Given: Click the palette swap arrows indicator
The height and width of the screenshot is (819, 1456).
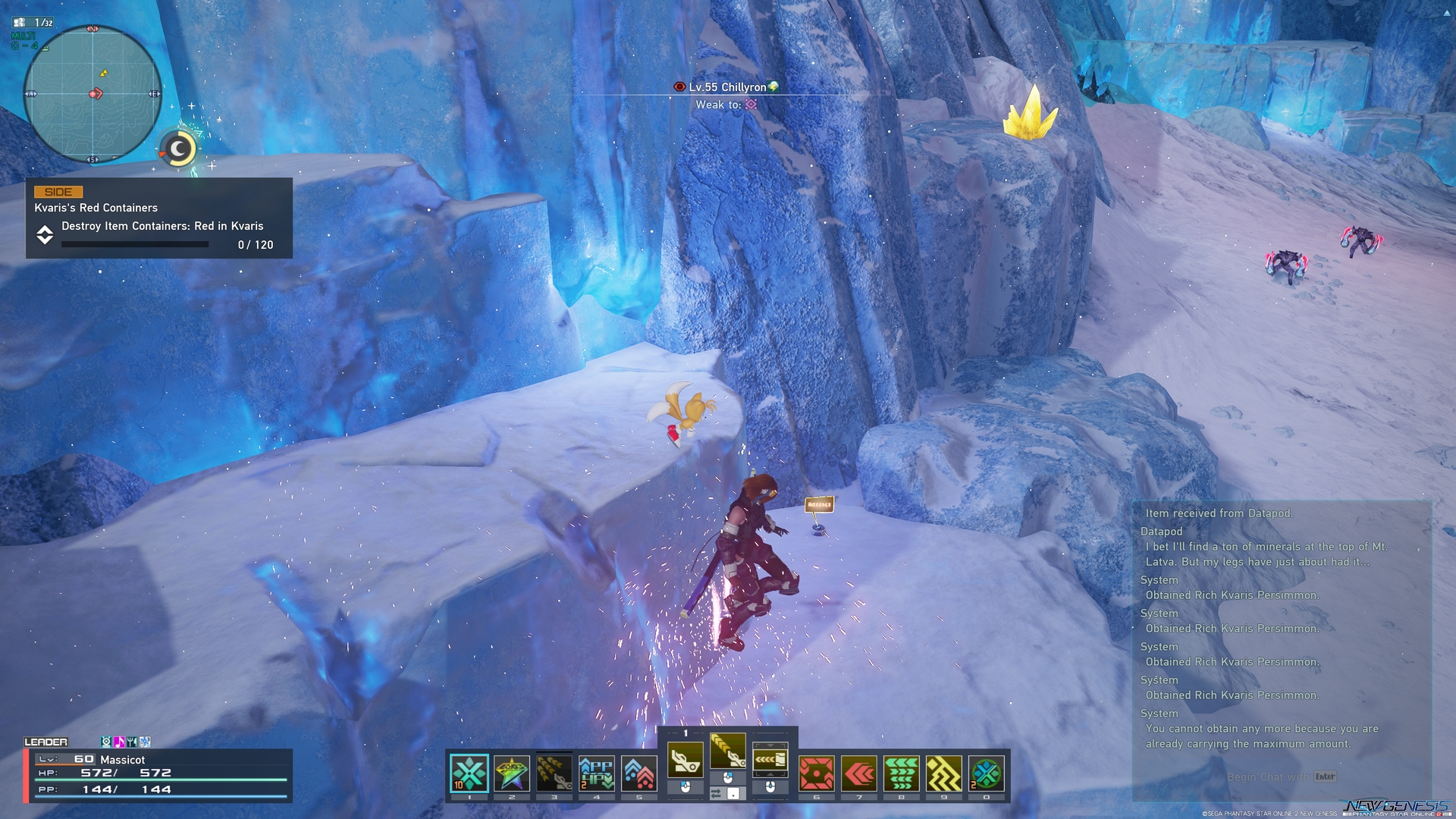Looking at the screenshot, I should 716,794.
